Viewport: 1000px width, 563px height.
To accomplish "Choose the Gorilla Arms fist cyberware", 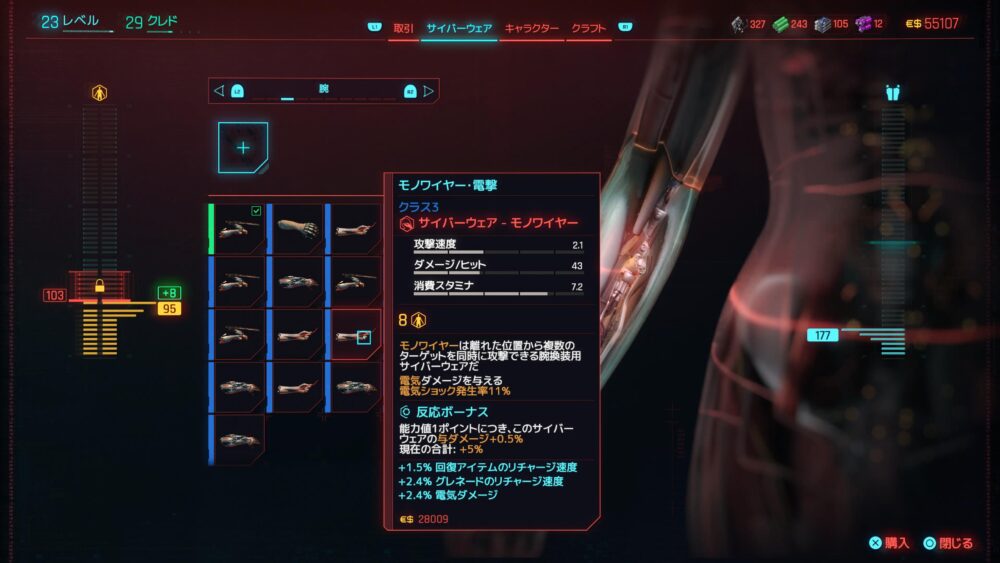I will 298,229.
